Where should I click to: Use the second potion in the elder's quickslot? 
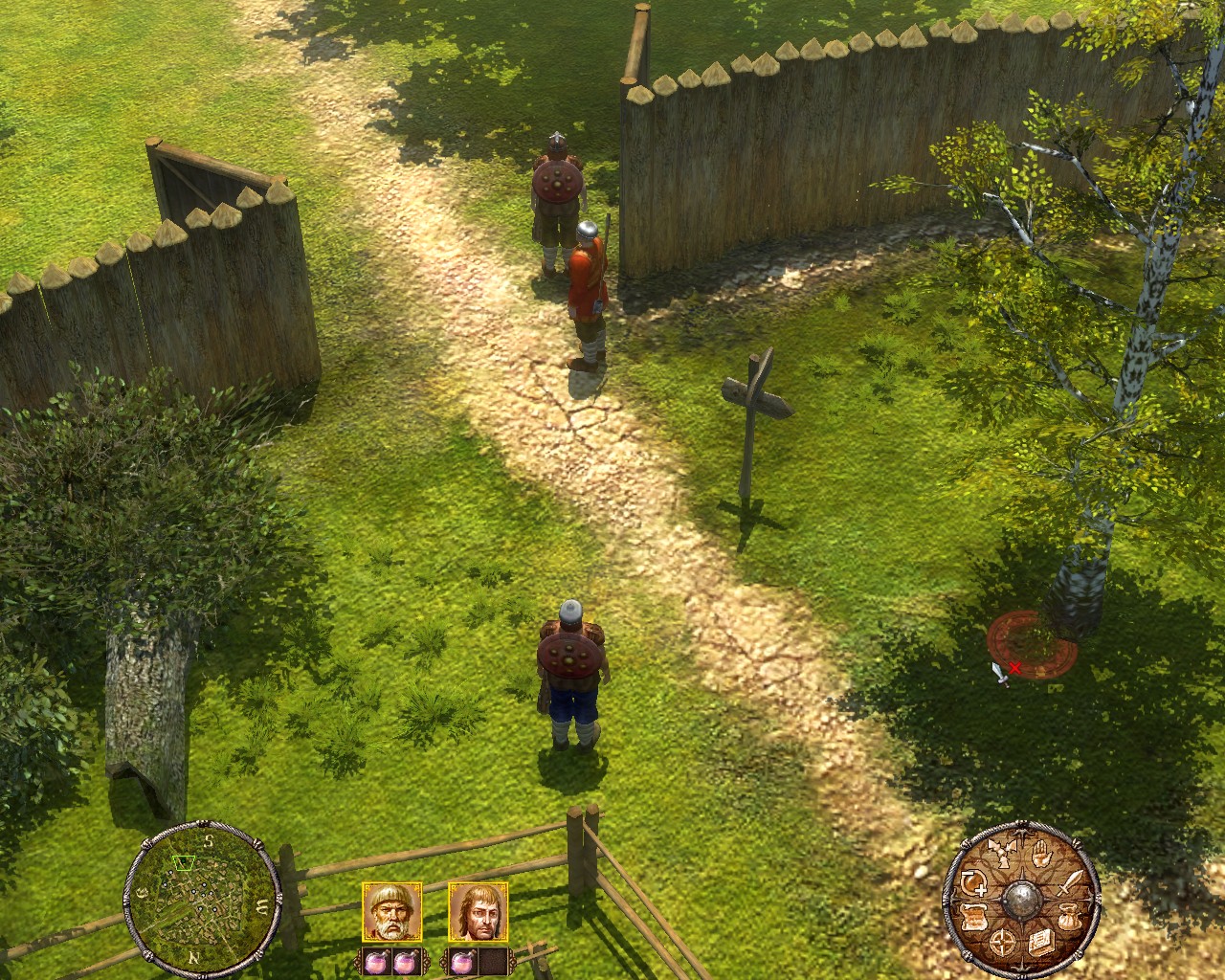tap(405, 962)
